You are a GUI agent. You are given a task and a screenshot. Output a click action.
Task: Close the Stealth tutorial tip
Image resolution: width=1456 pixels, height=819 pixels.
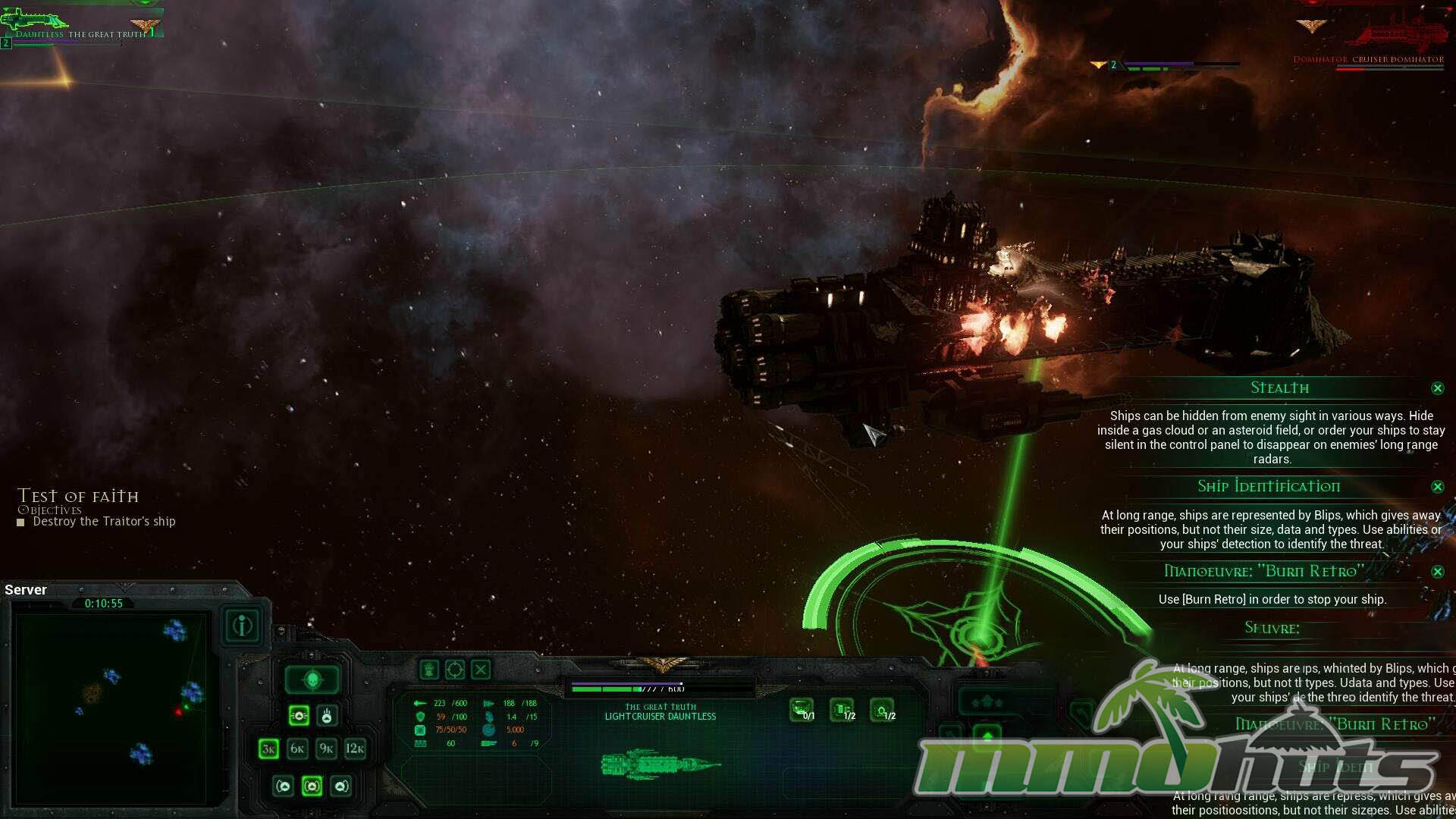[x=1437, y=388]
